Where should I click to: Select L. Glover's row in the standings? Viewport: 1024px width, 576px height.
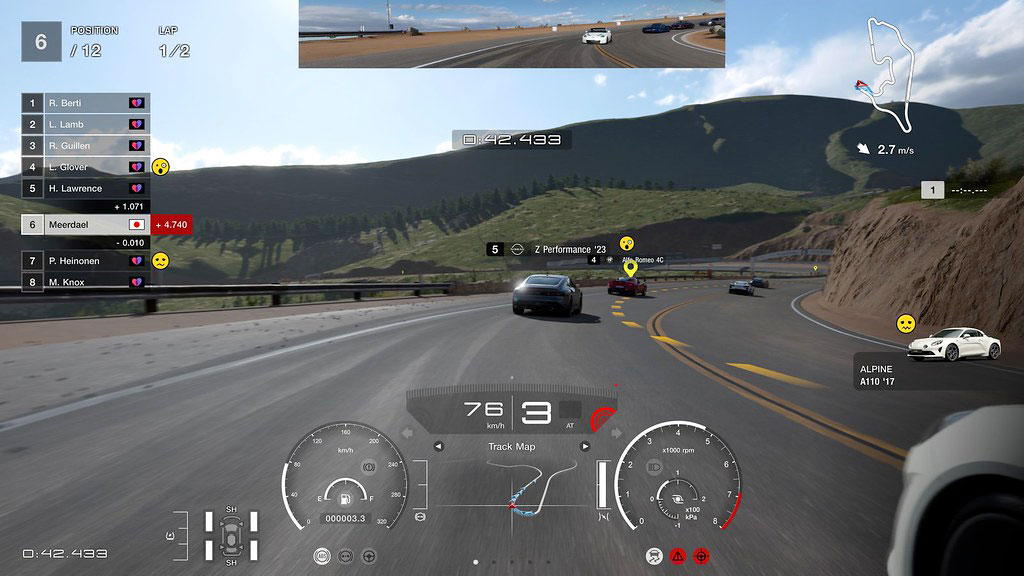pyautogui.click(x=85, y=167)
